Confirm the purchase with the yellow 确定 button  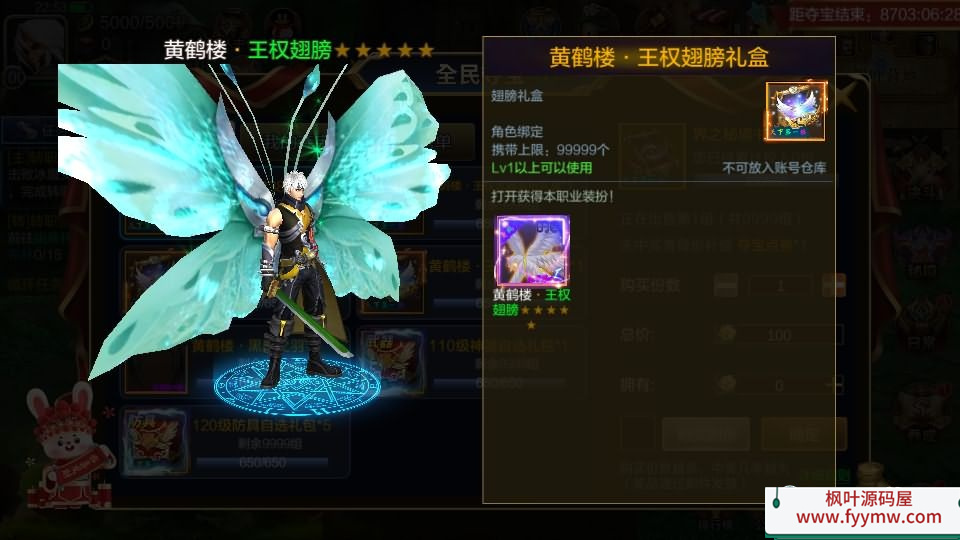804,434
